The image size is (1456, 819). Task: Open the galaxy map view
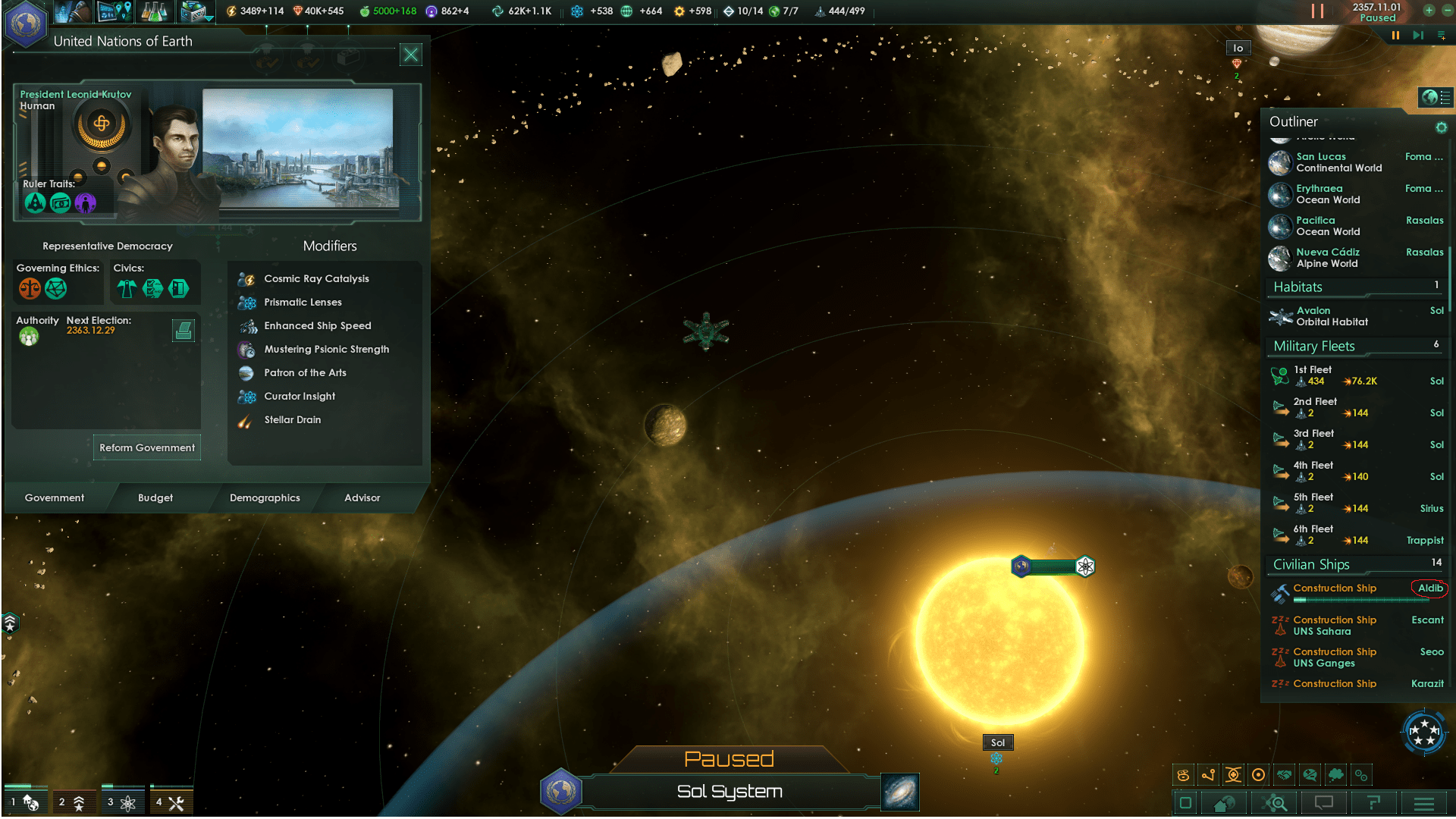(x=900, y=792)
